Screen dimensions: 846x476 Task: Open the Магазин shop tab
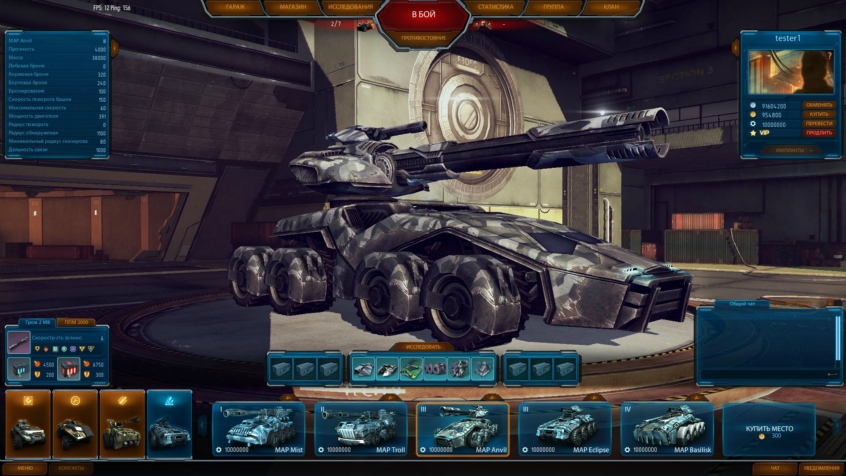292,7
